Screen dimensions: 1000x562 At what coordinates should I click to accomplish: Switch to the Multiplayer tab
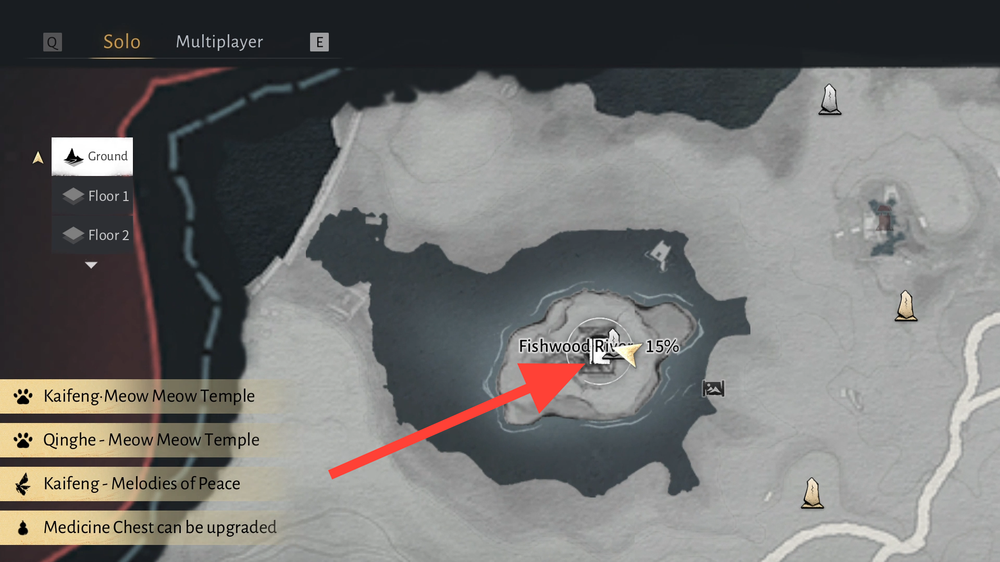coord(219,42)
